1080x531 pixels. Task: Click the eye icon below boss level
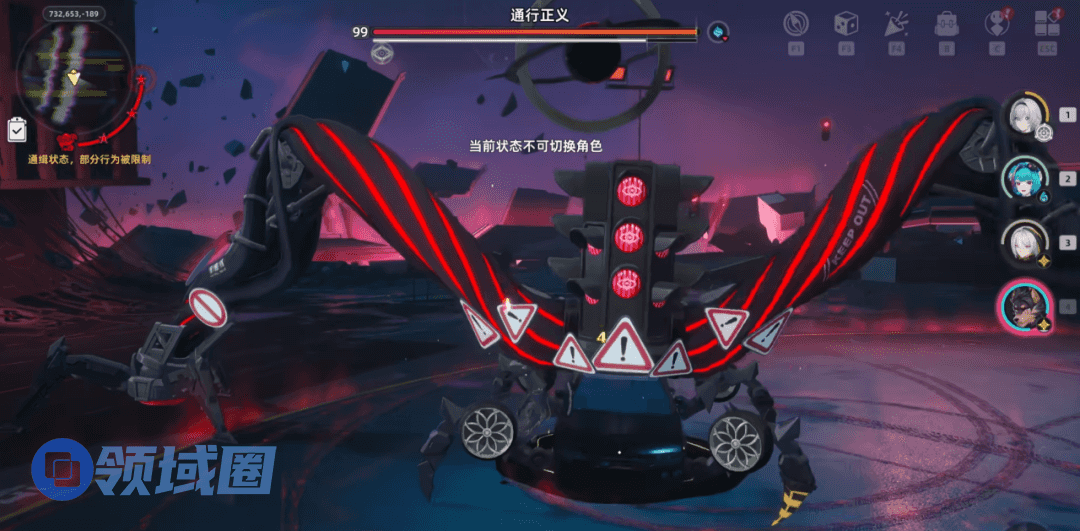point(381,53)
